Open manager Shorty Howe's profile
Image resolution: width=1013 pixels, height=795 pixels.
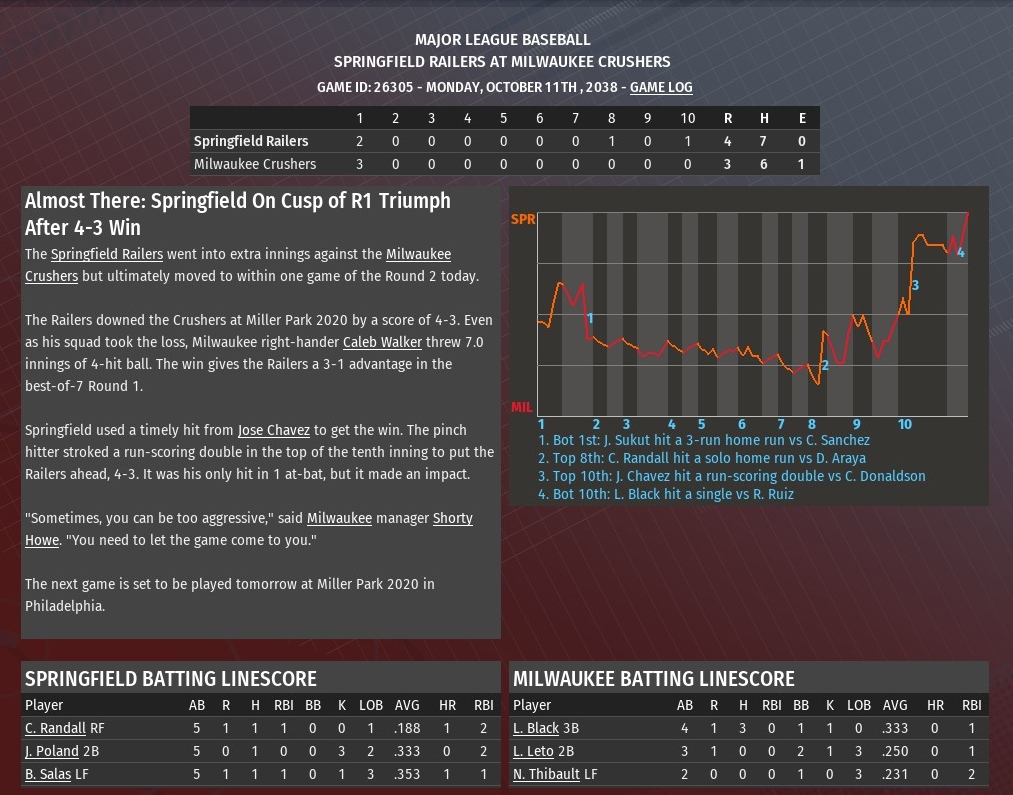coord(453,518)
